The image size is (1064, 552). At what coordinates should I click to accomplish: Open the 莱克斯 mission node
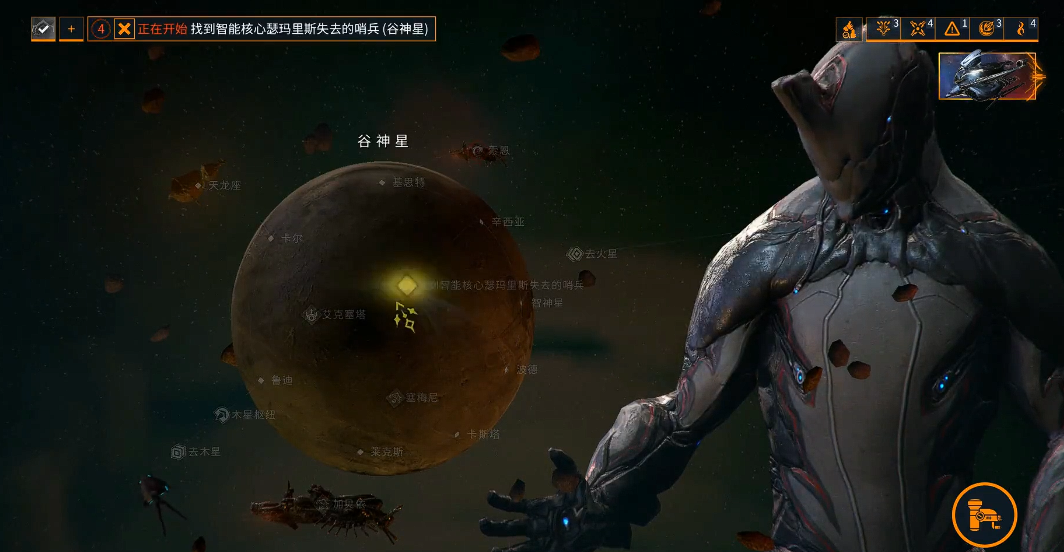361,451
